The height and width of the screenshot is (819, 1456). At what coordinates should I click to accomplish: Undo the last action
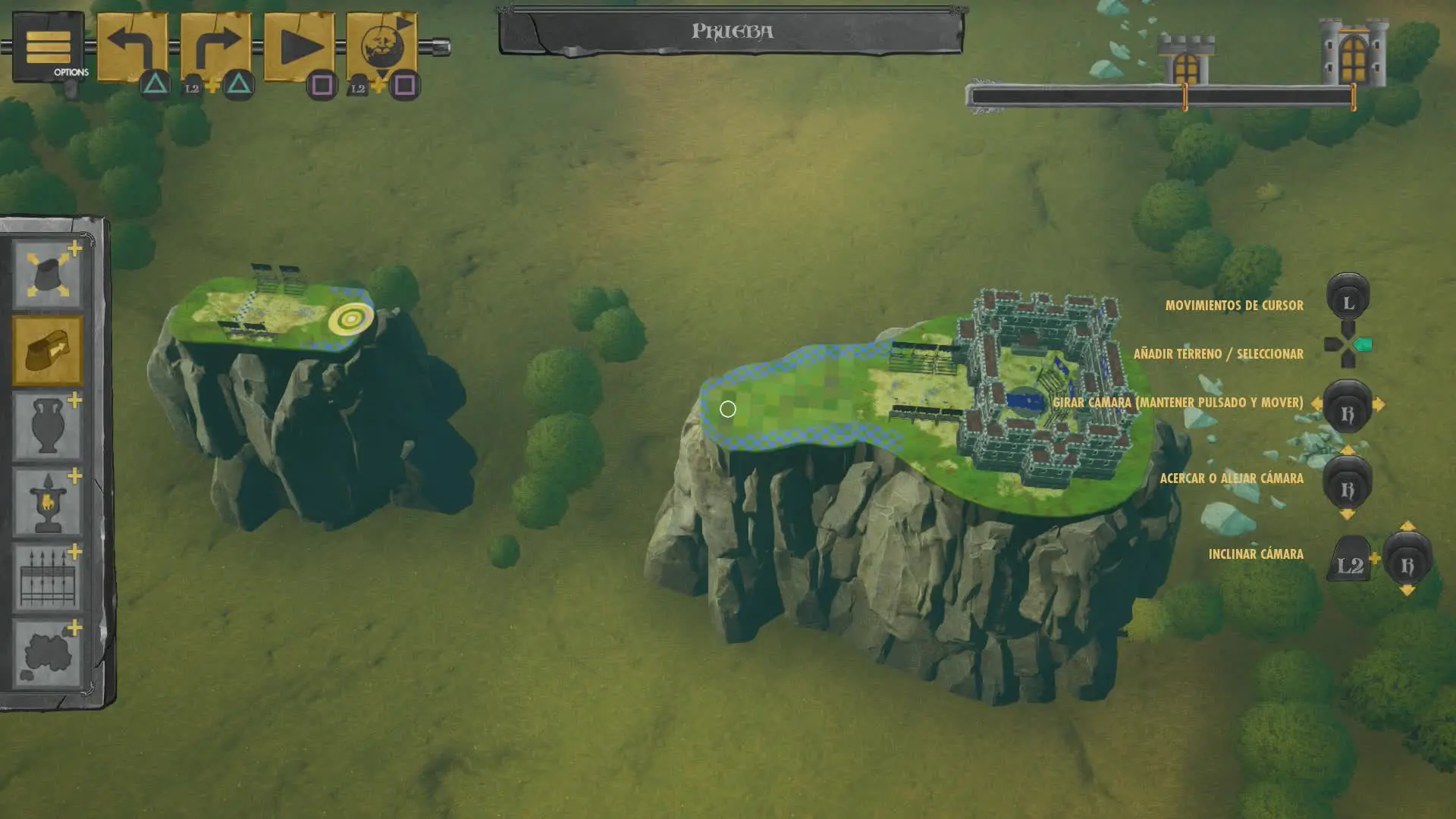point(132,46)
